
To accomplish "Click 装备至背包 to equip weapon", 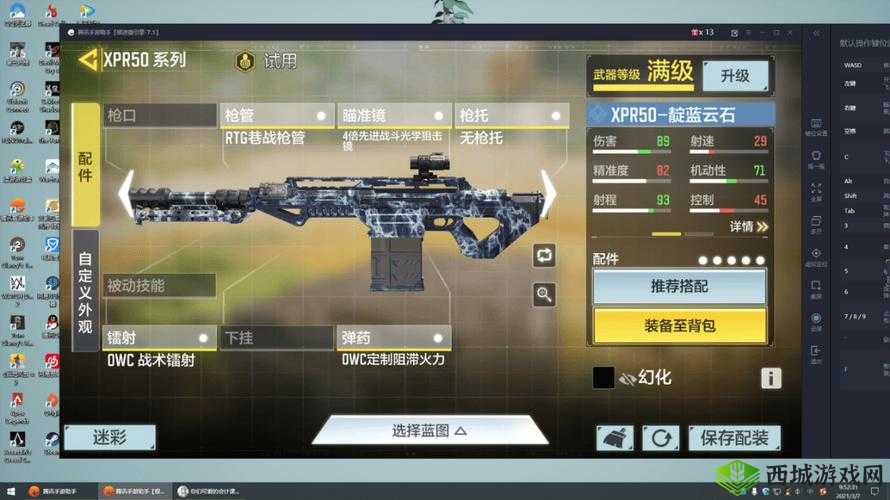I will coord(679,325).
